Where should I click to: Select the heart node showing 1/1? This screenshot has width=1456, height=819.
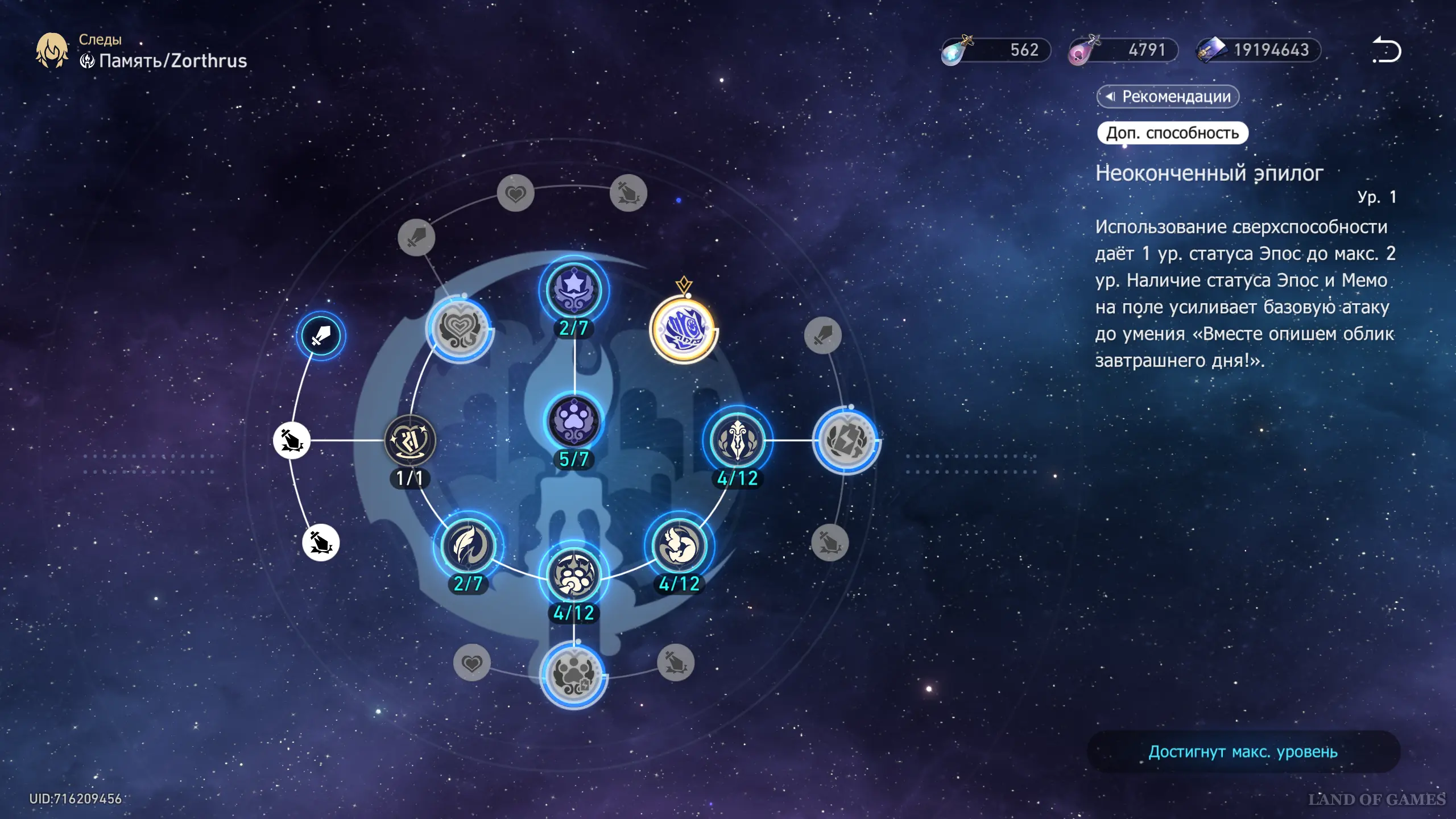[x=409, y=440]
